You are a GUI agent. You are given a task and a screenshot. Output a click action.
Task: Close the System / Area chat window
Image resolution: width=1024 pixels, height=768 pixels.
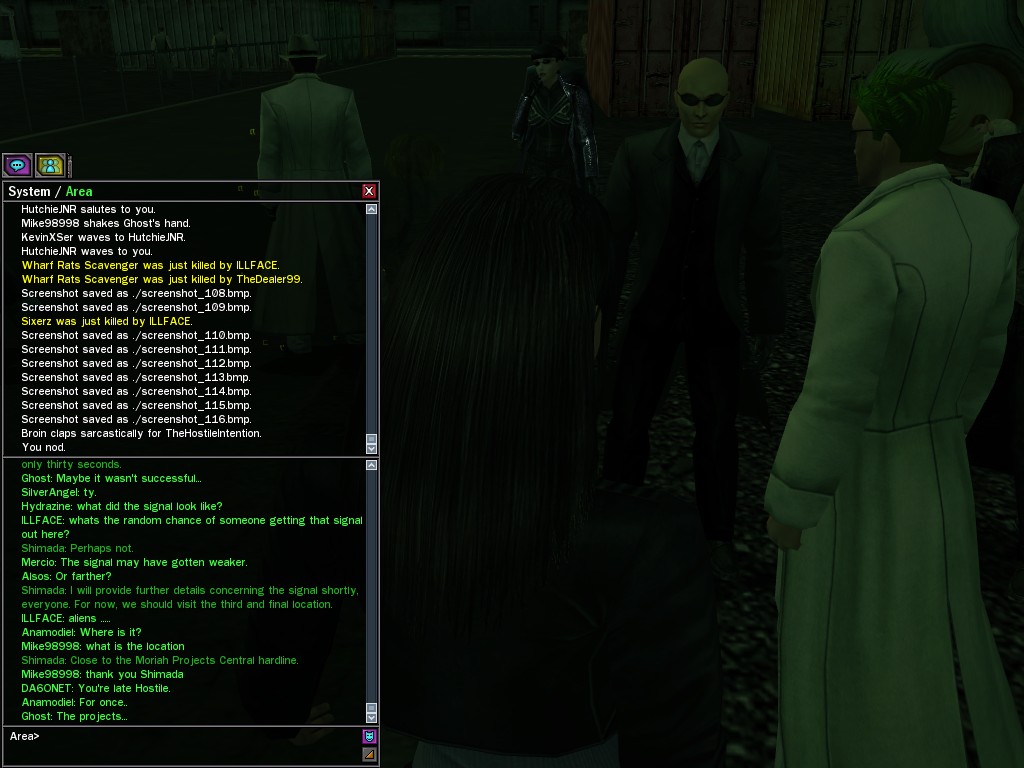[369, 191]
